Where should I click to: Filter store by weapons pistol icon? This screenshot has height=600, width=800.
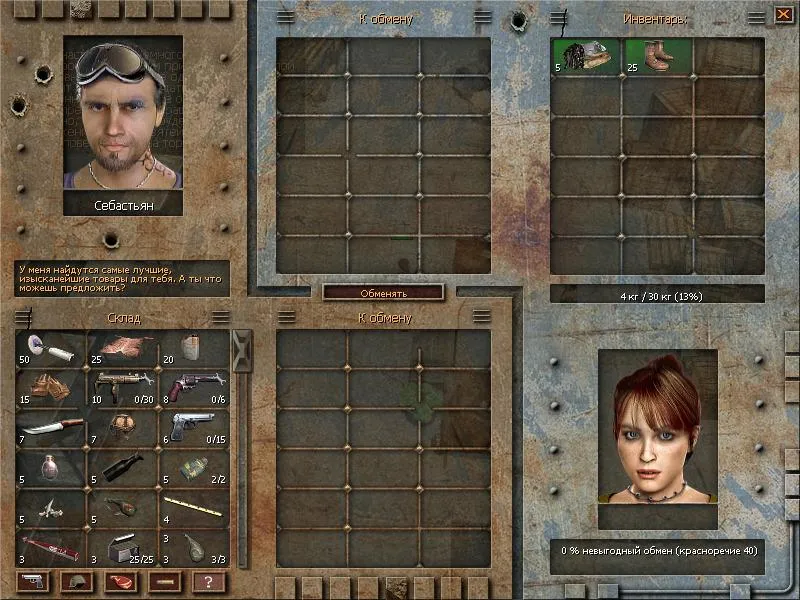(x=32, y=581)
